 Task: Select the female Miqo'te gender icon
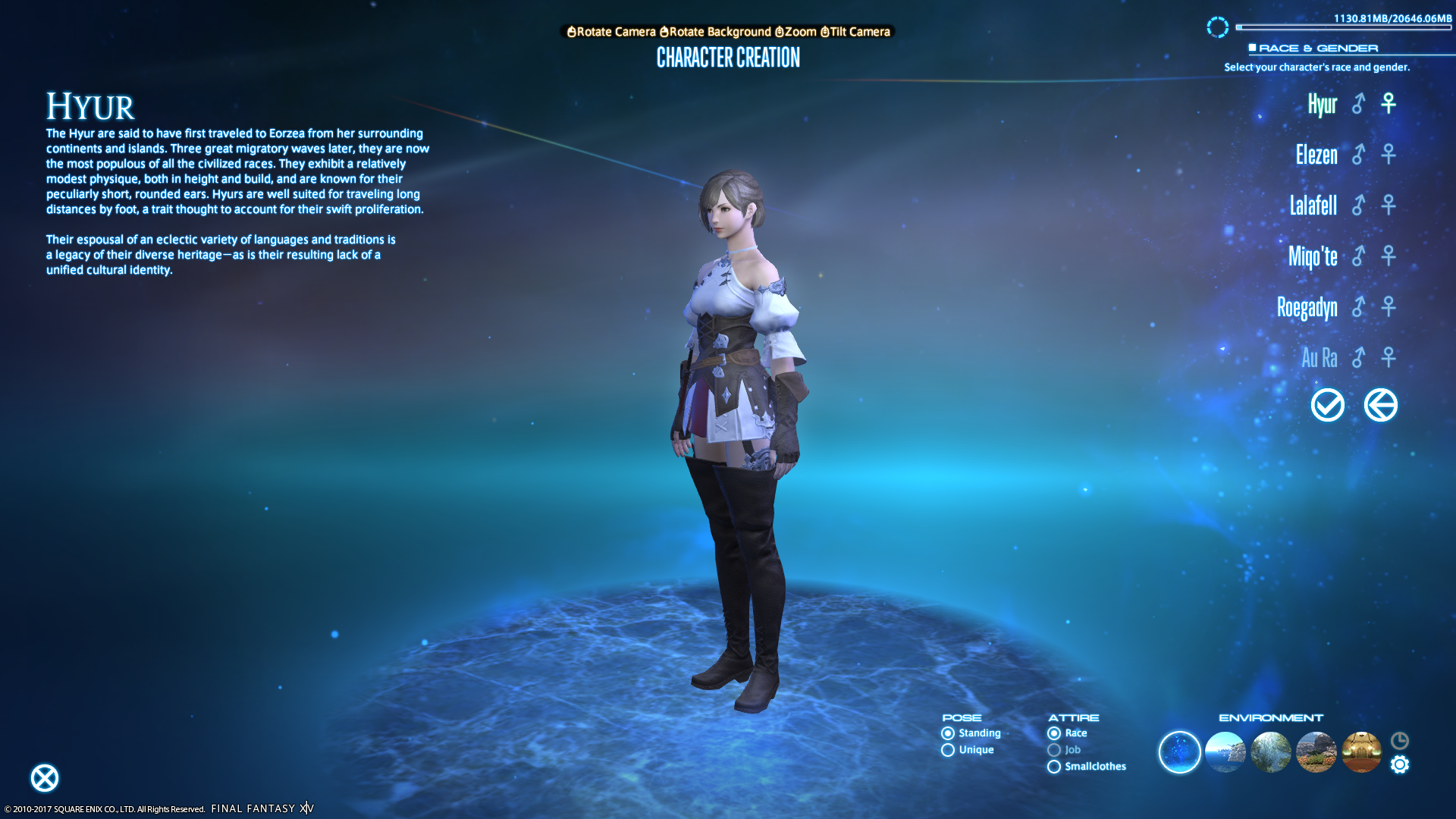pyautogui.click(x=1389, y=256)
